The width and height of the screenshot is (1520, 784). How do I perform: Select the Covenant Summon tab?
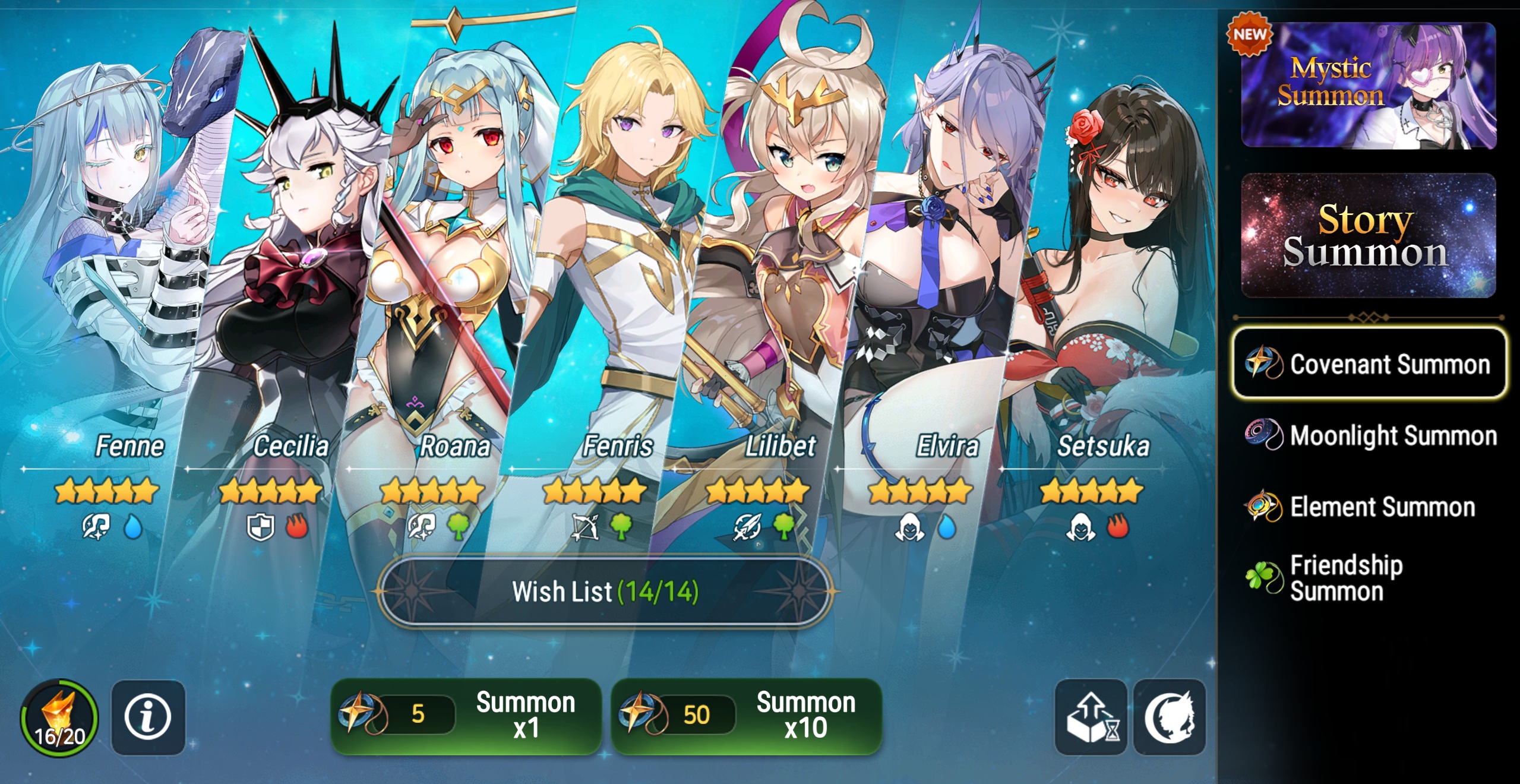1369,363
